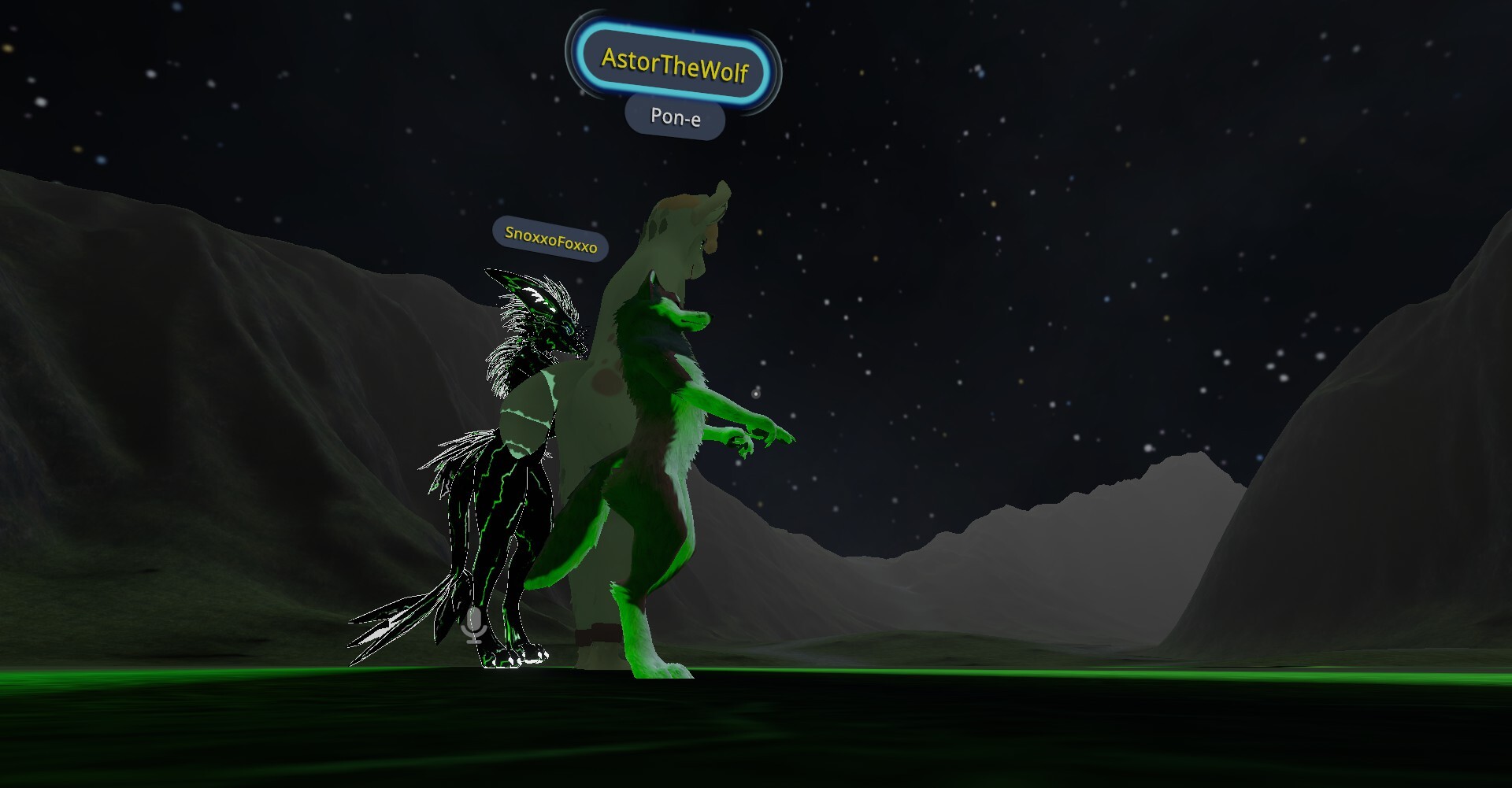The height and width of the screenshot is (788, 1512).
Task: Click the SnoxxoFoxxo player nameplate
Action: (x=550, y=239)
